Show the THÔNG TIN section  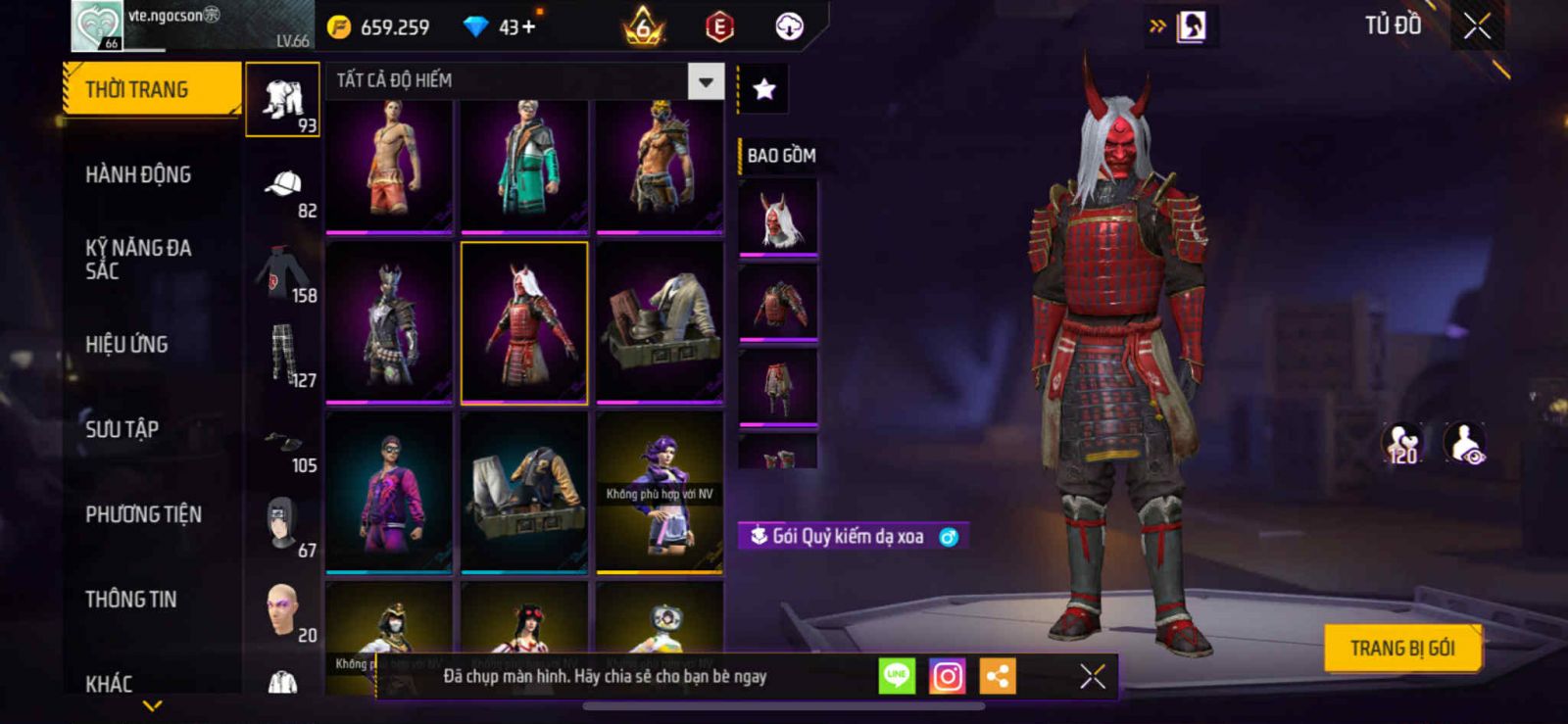(130, 600)
